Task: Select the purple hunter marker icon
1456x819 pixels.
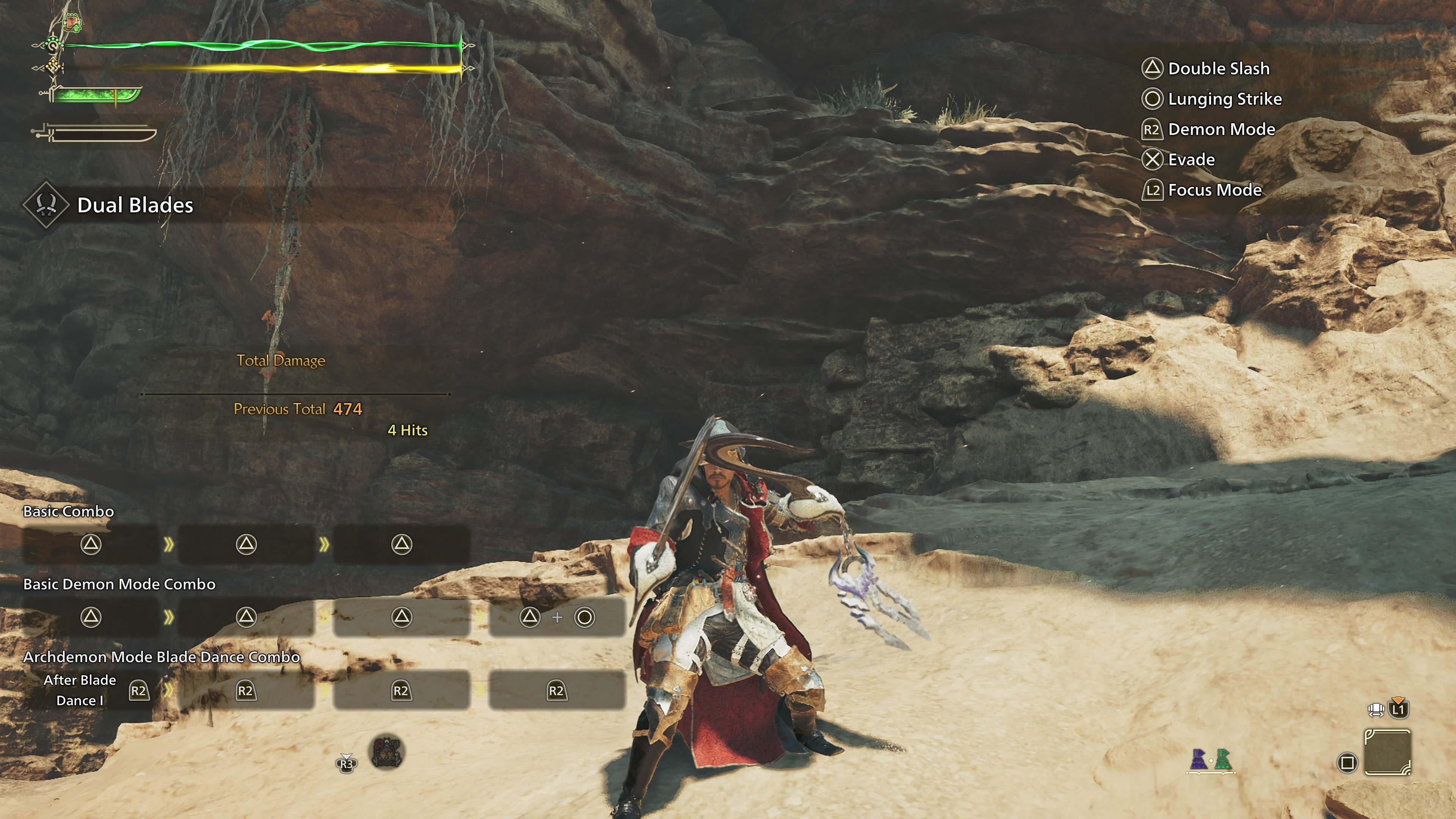Action: coord(1198,759)
